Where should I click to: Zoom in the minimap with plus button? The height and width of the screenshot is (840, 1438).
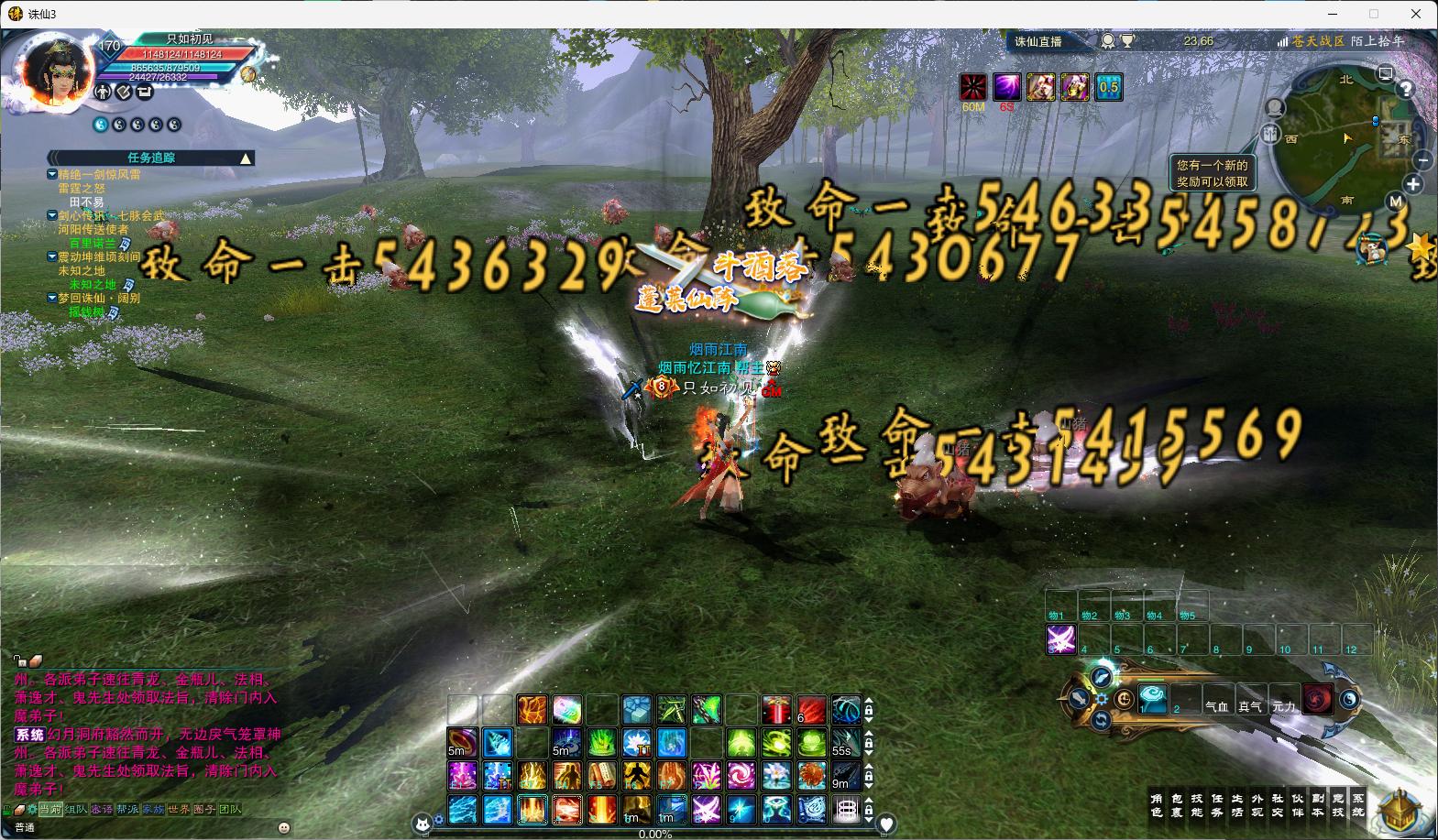pos(1413,185)
